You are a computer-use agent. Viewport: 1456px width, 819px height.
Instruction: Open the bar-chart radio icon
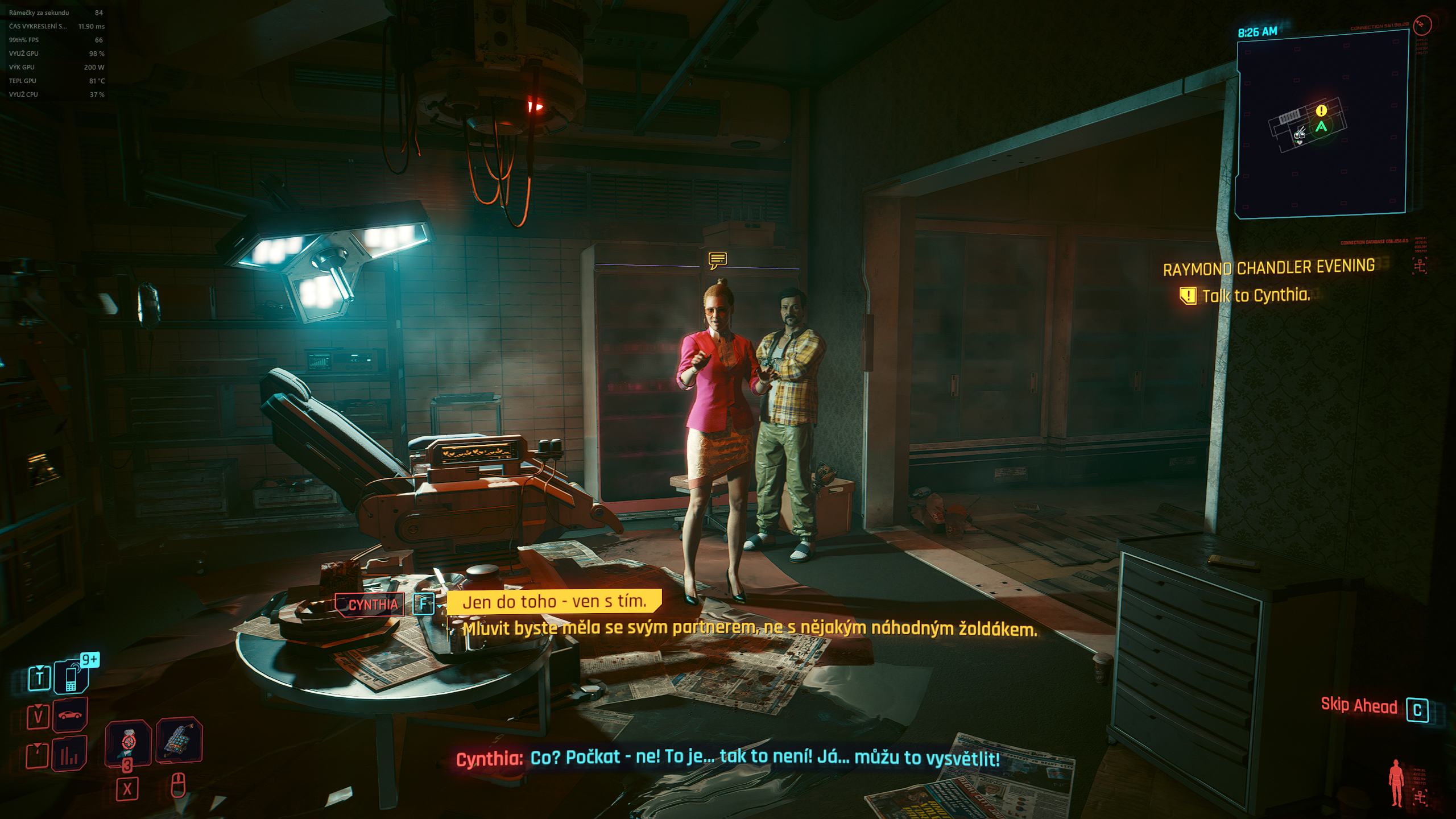point(69,754)
